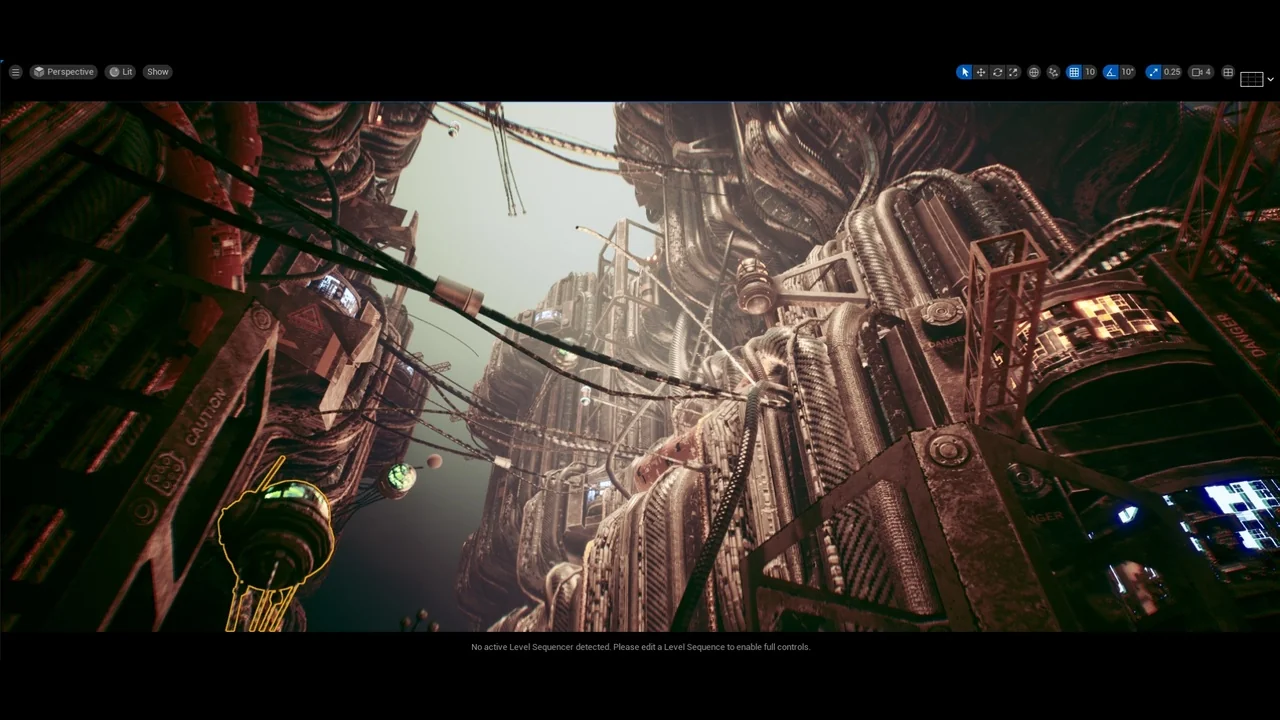Enable surface snapping

click(x=1053, y=71)
